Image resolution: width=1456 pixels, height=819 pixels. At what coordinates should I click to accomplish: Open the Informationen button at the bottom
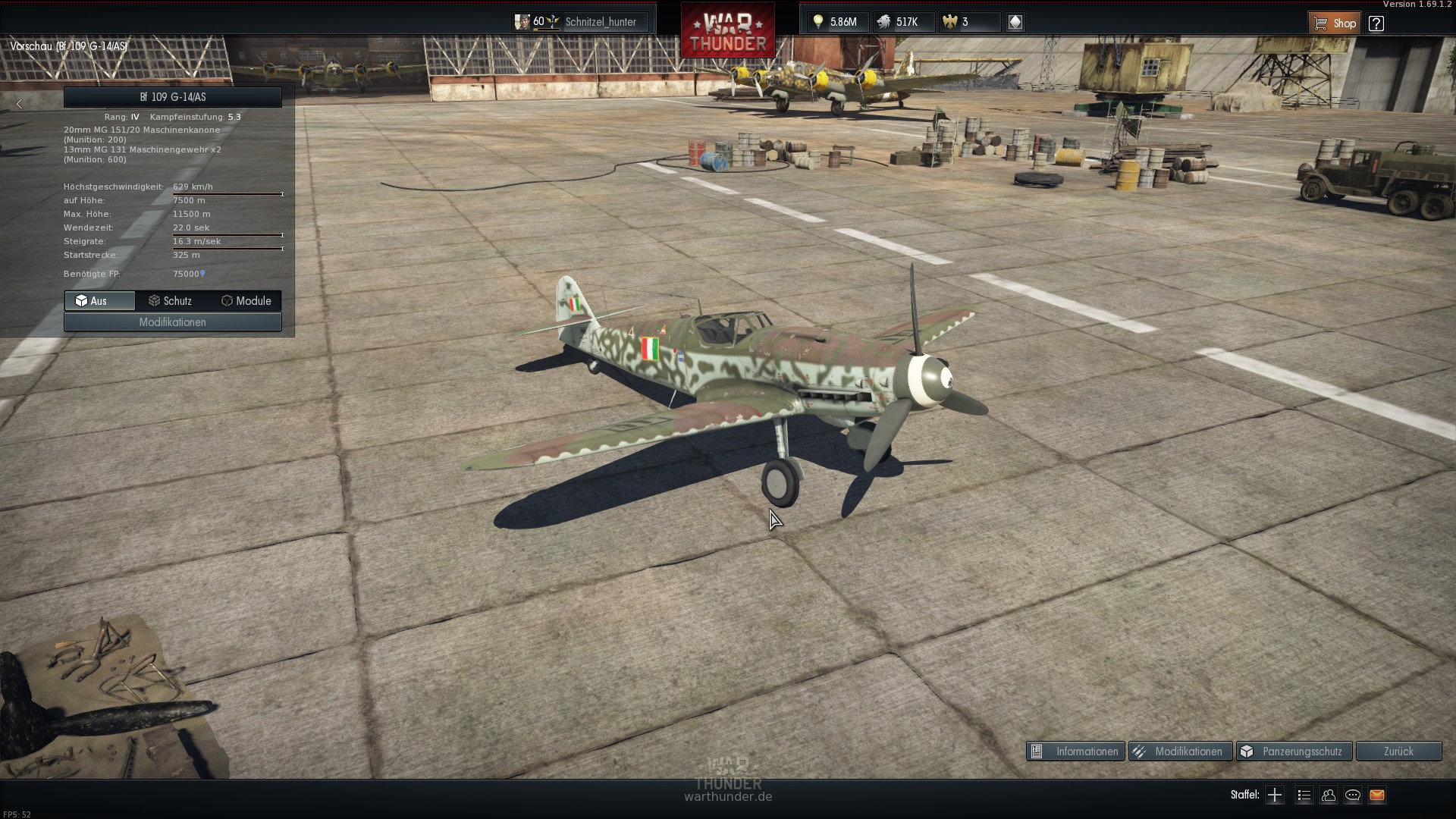click(x=1075, y=752)
